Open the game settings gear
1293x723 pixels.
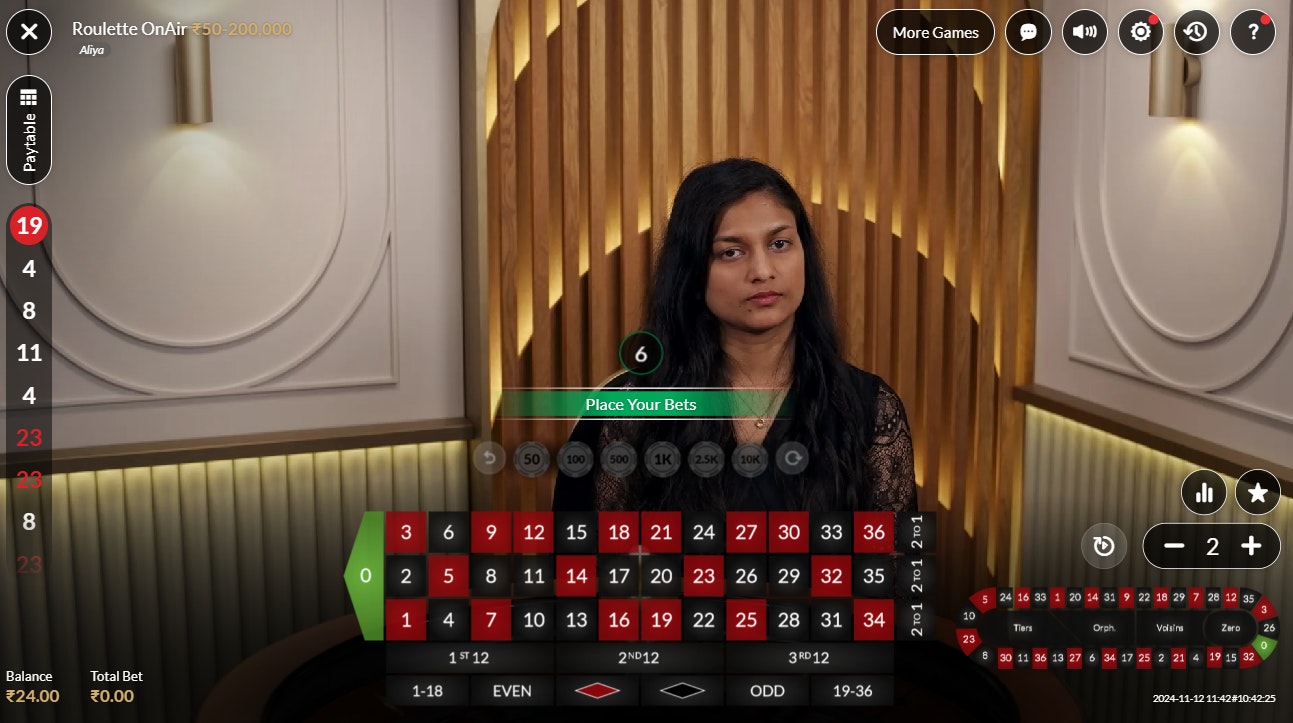click(1140, 32)
